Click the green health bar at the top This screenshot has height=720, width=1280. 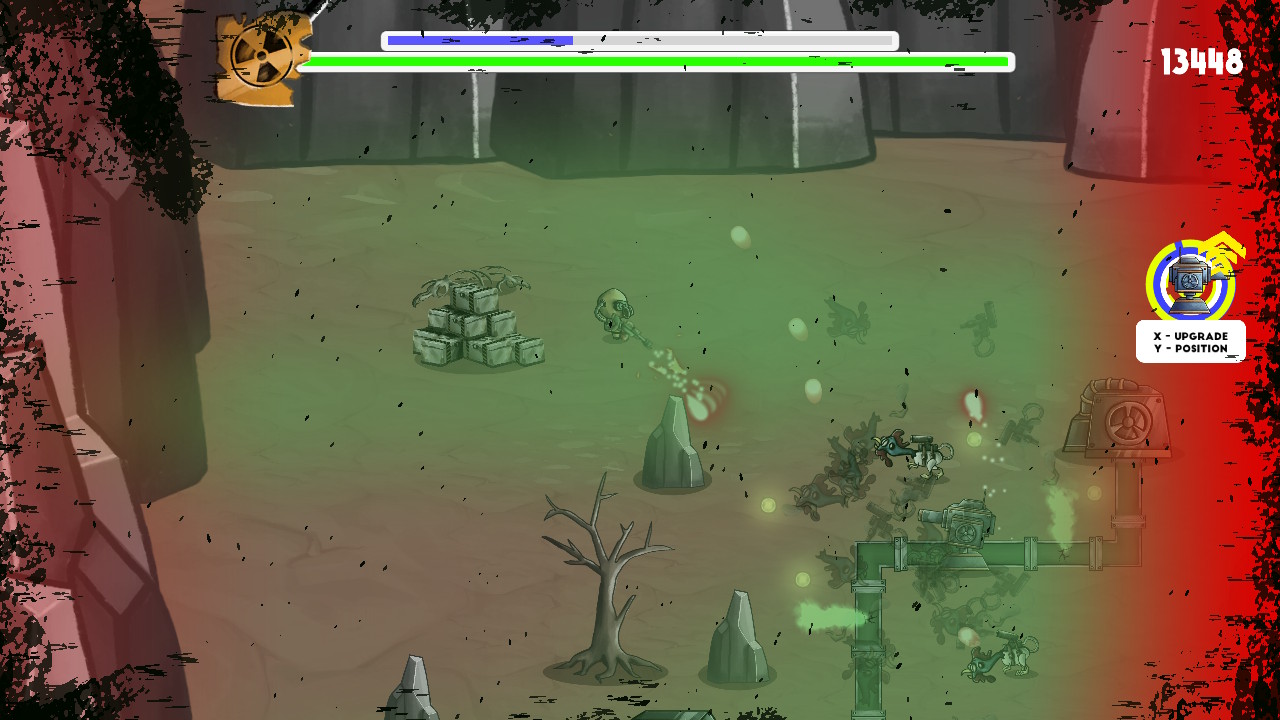[x=658, y=61]
